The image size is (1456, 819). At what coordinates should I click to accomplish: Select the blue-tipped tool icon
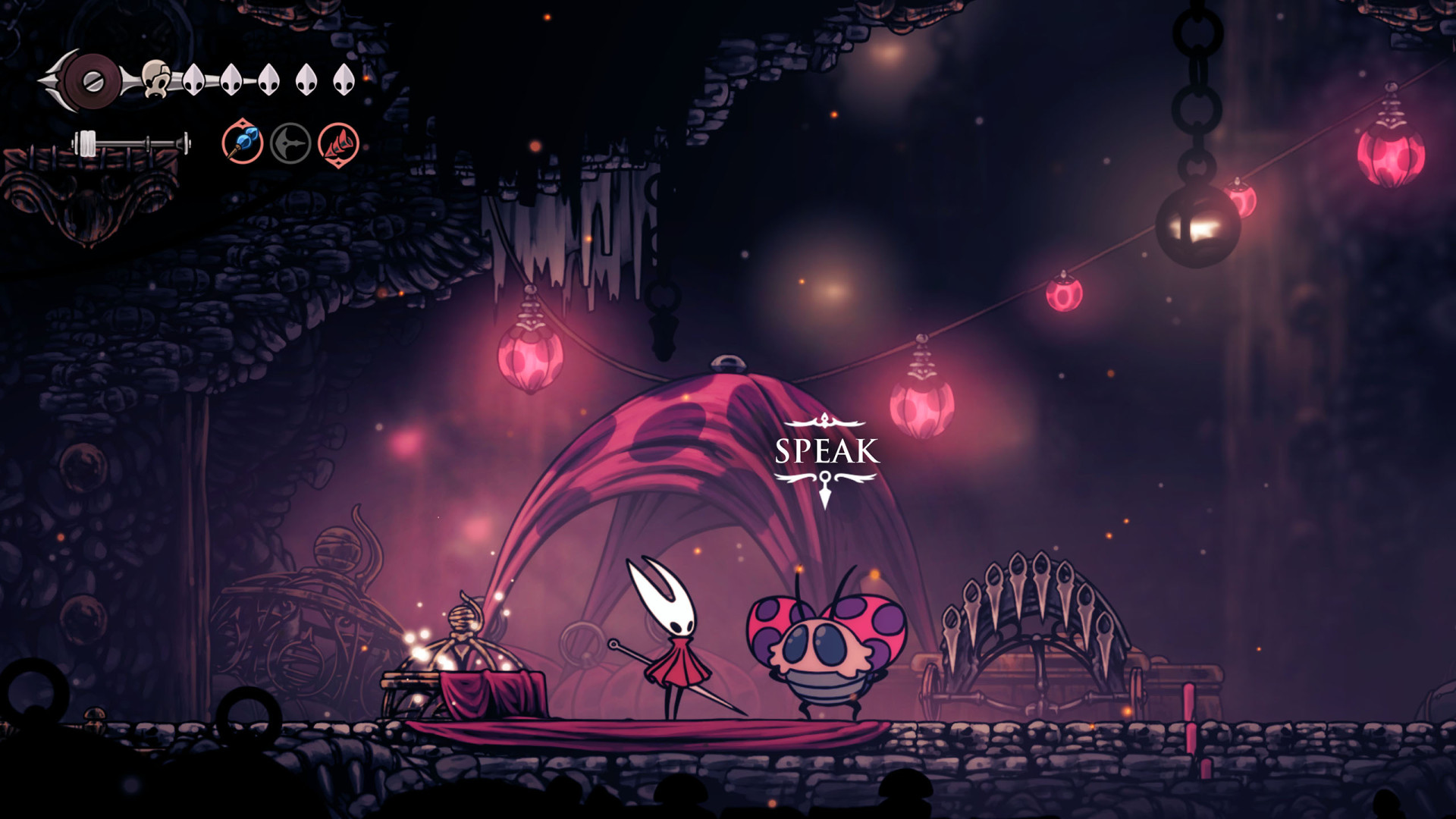click(x=243, y=143)
